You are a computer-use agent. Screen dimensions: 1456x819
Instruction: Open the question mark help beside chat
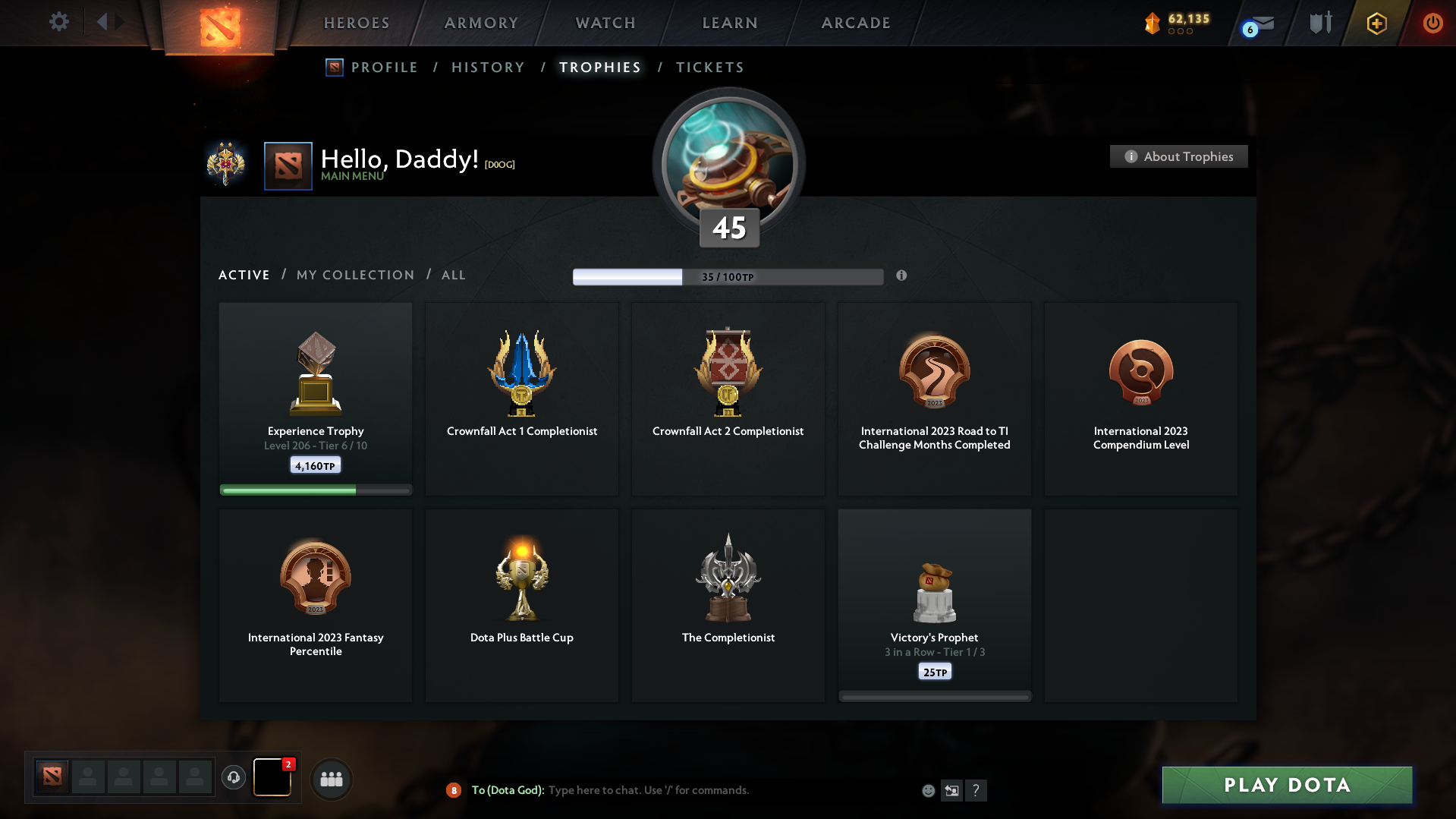pyautogui.click(x=976, y=790)
